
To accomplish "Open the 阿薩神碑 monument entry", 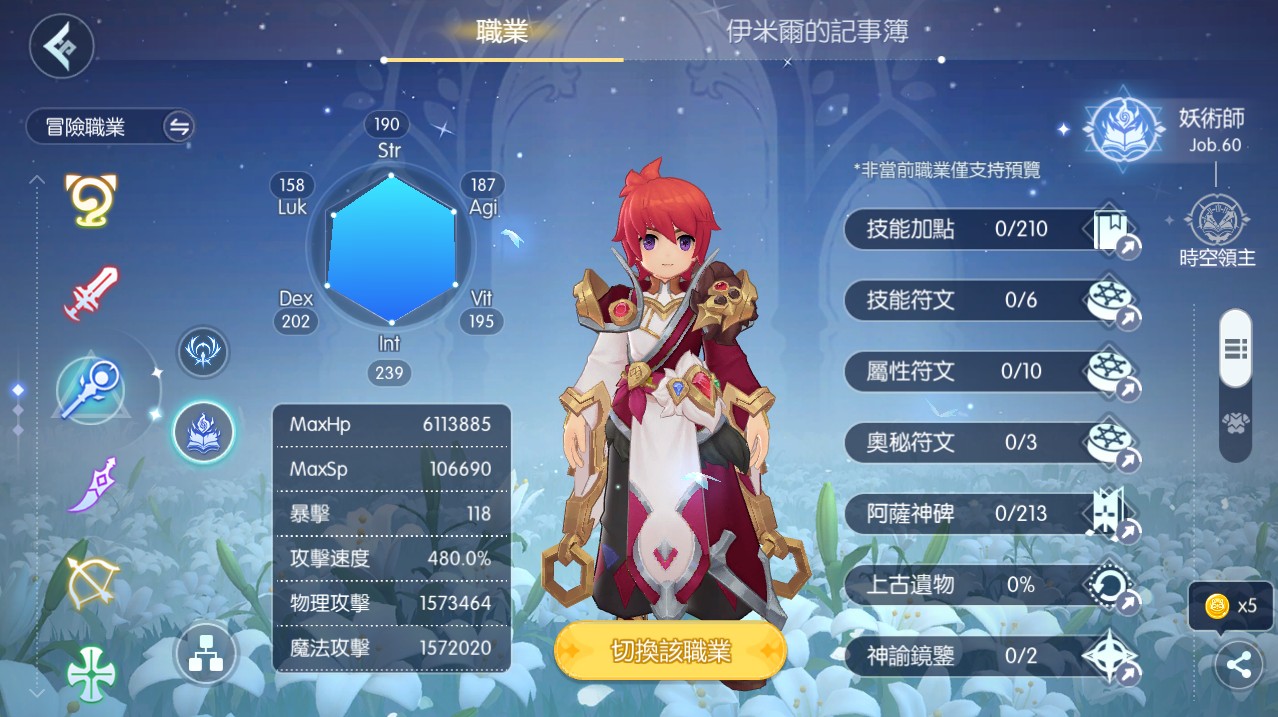I will click(x=990, y=514).
